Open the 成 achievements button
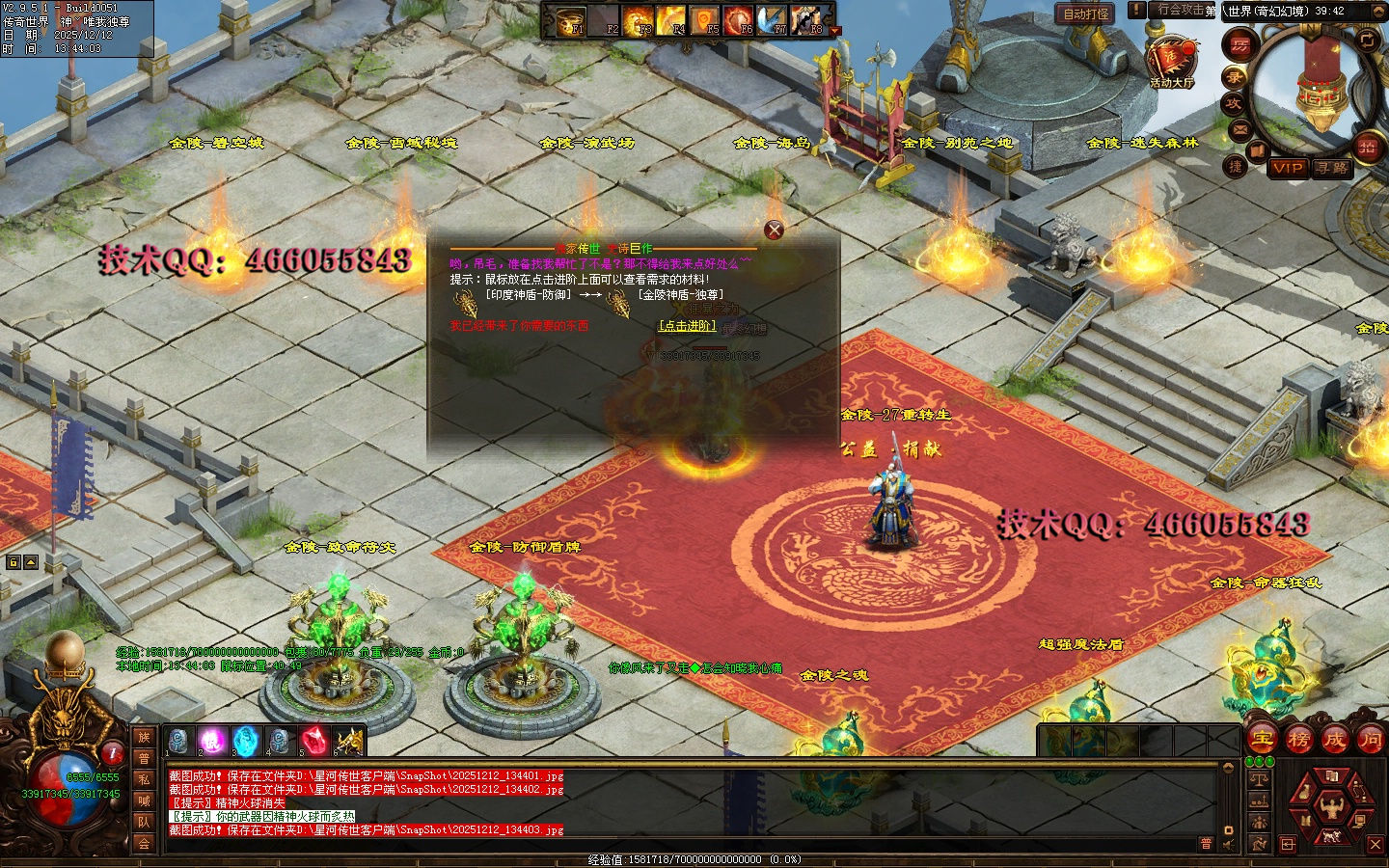This screenshot has height=868, width=1389. 1335,740
